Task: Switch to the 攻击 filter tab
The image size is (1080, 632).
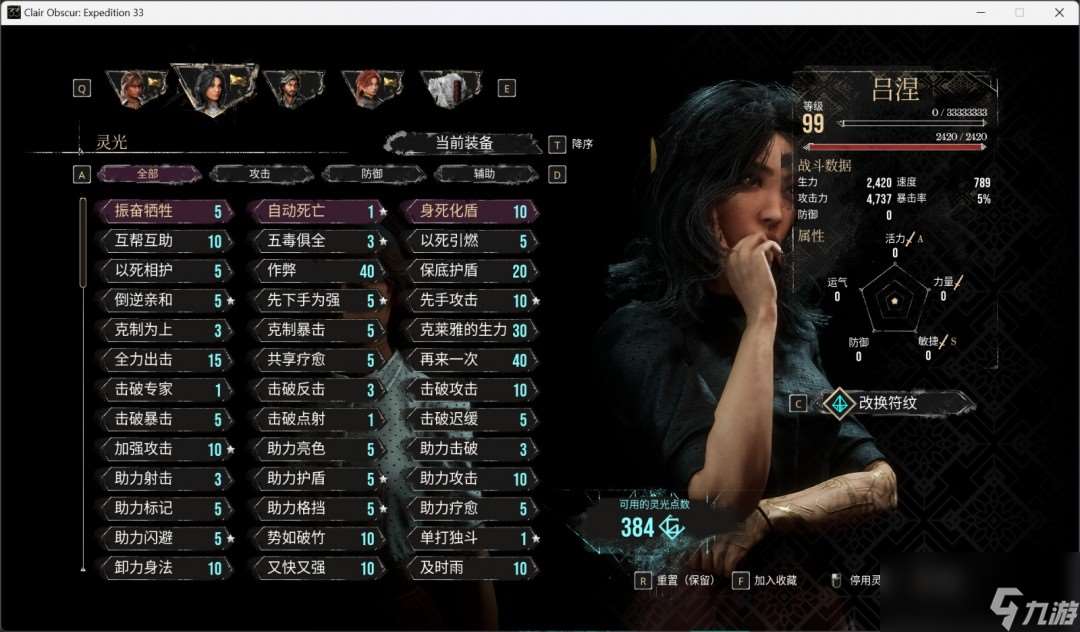Action: [260, 174]
